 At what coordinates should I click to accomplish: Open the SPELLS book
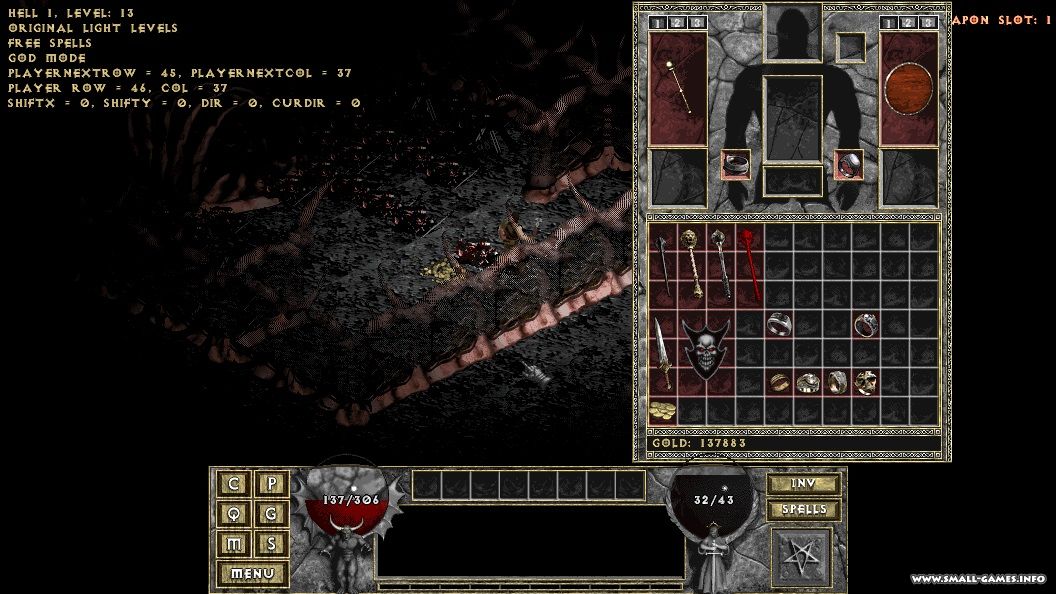(x=803, y=510)
